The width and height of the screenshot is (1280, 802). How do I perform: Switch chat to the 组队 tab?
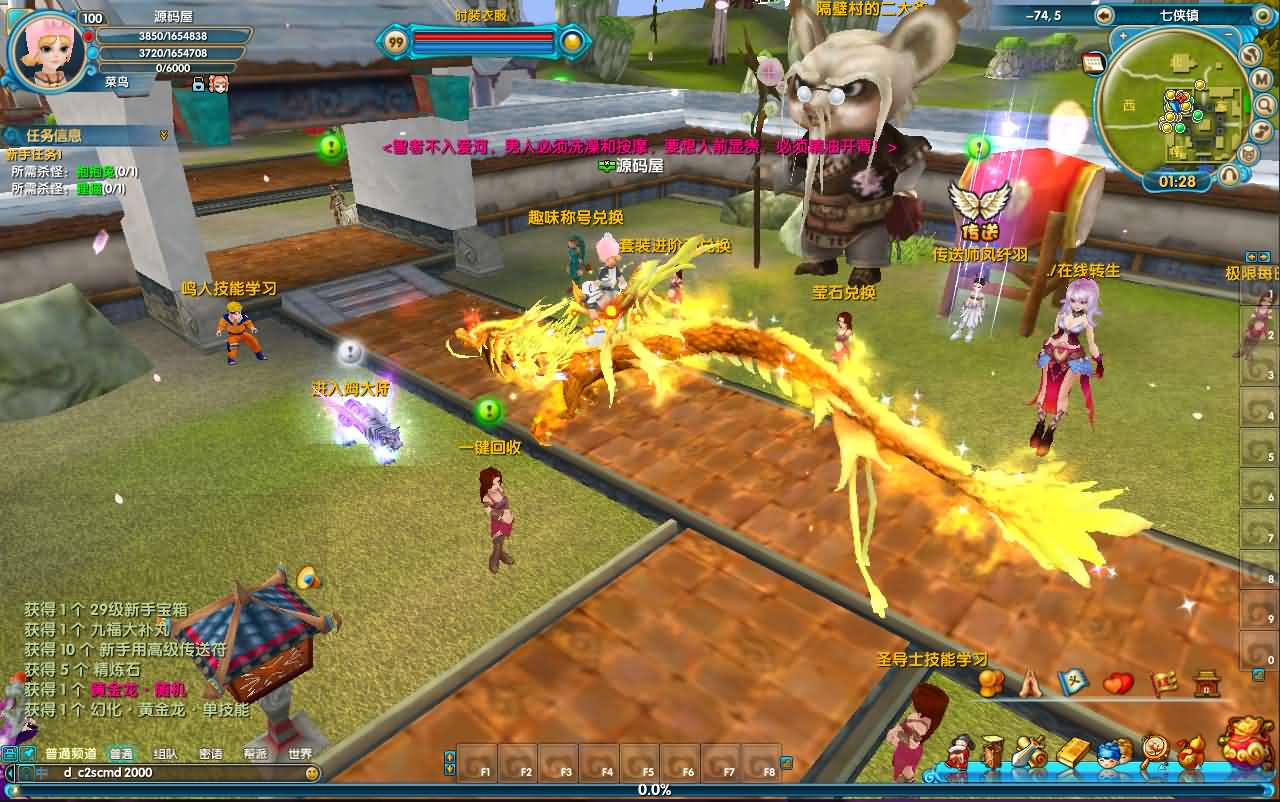pos(166,754)
